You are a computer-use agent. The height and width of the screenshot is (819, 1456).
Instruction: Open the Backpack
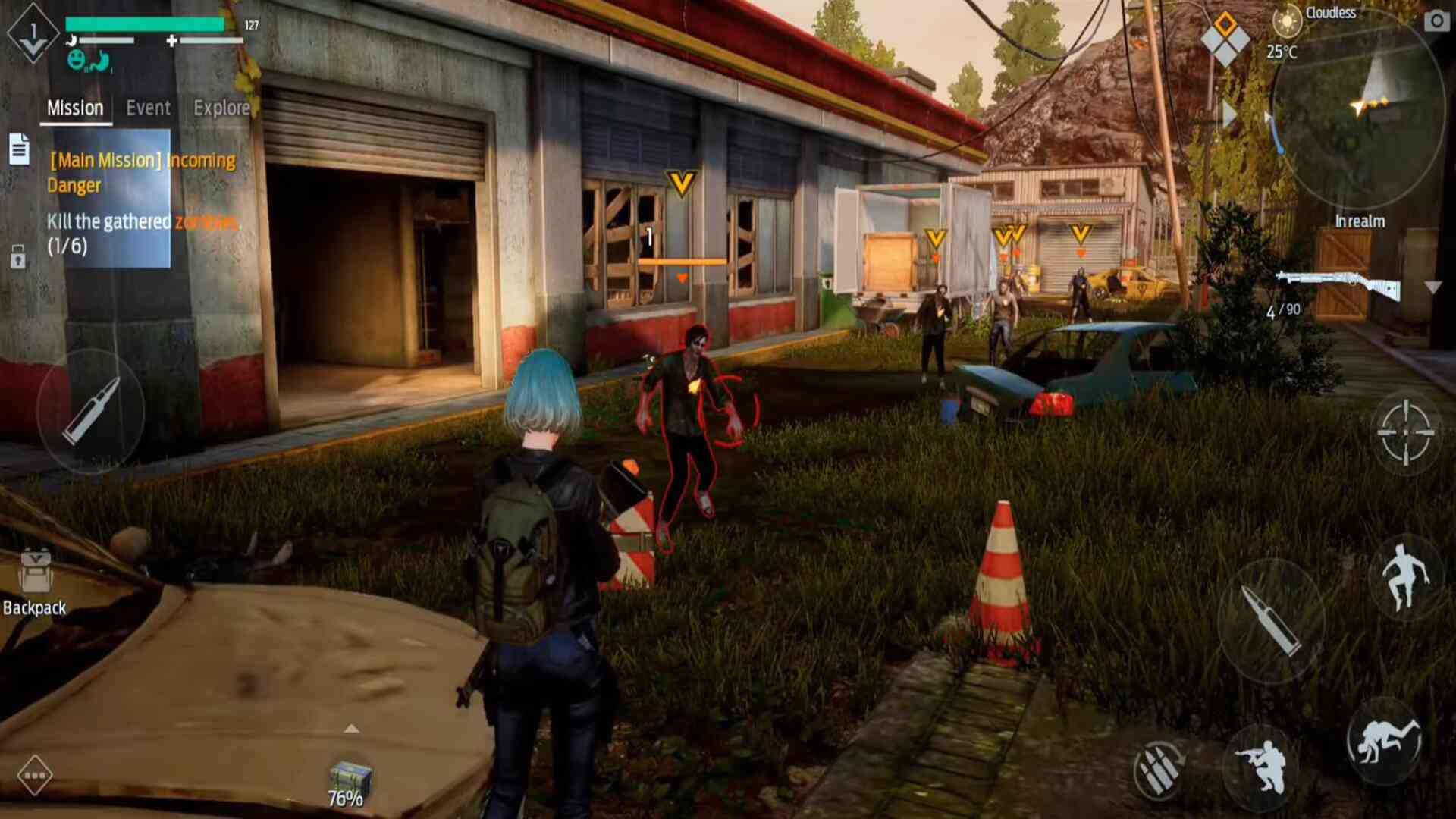point(34,582)
